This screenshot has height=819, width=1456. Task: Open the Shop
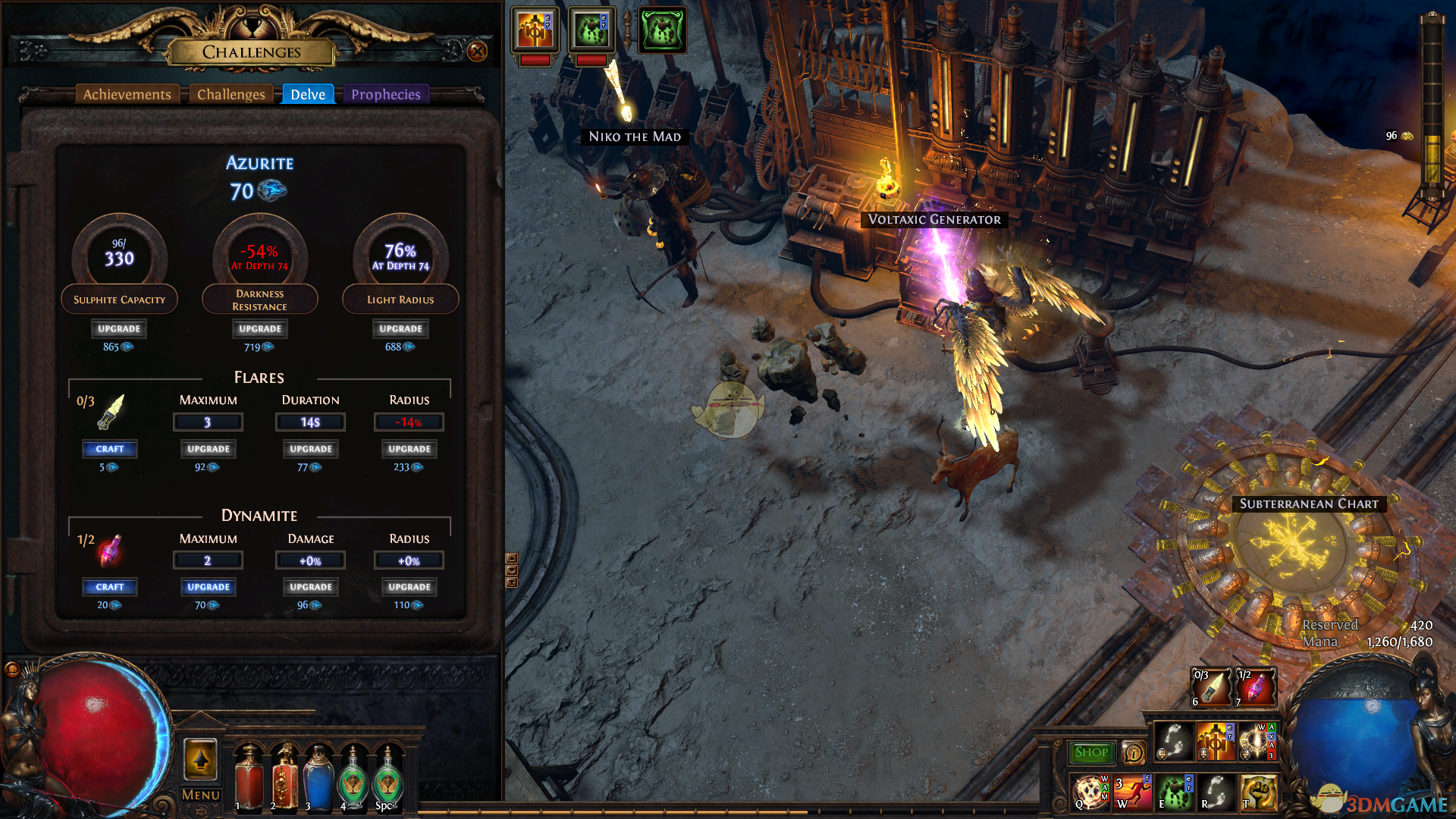point(1090,752)
